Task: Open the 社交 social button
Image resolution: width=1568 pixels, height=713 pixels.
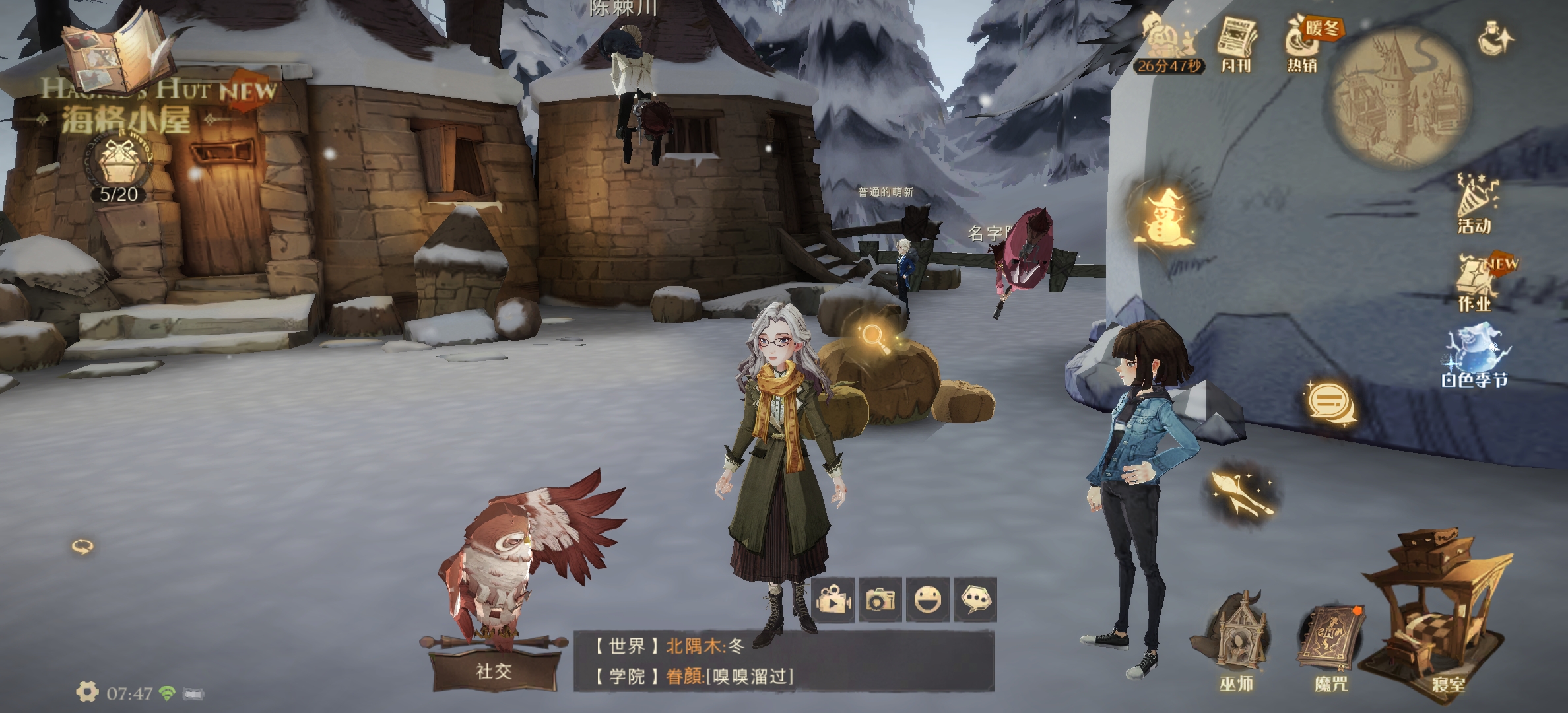Action: tap(494, 671)
